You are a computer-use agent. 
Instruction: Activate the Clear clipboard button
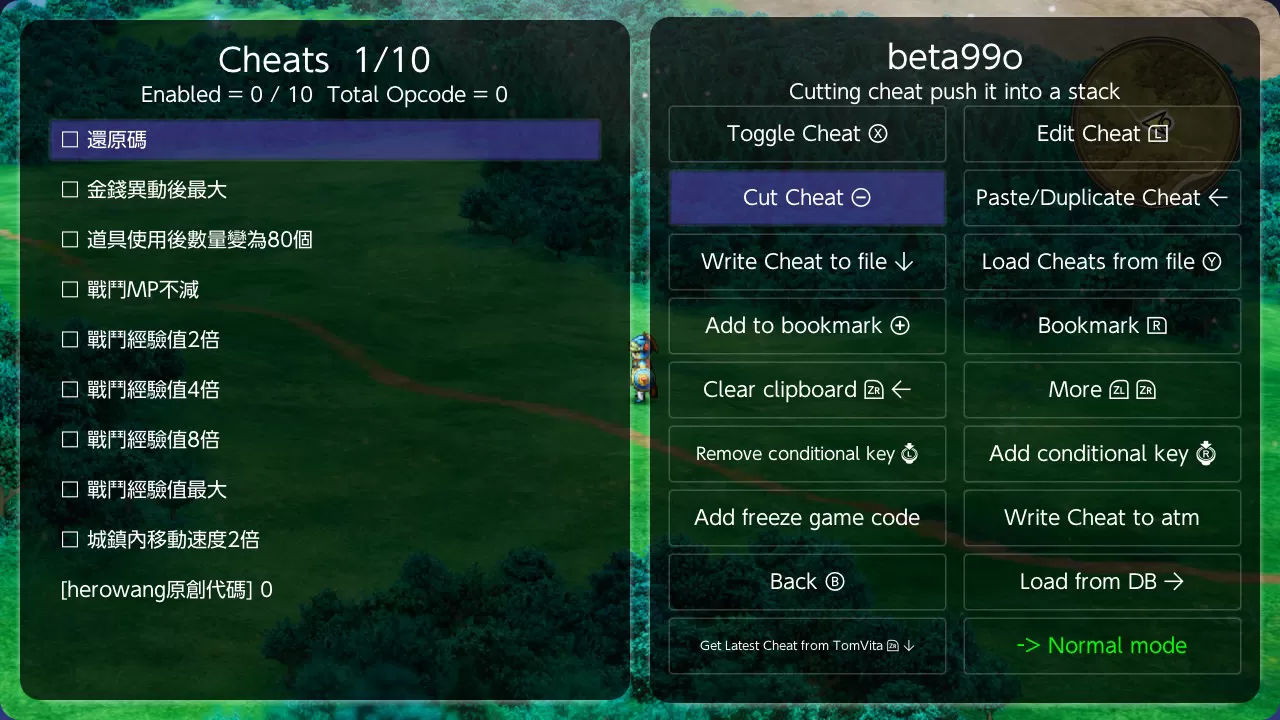[x=807, y=390]
